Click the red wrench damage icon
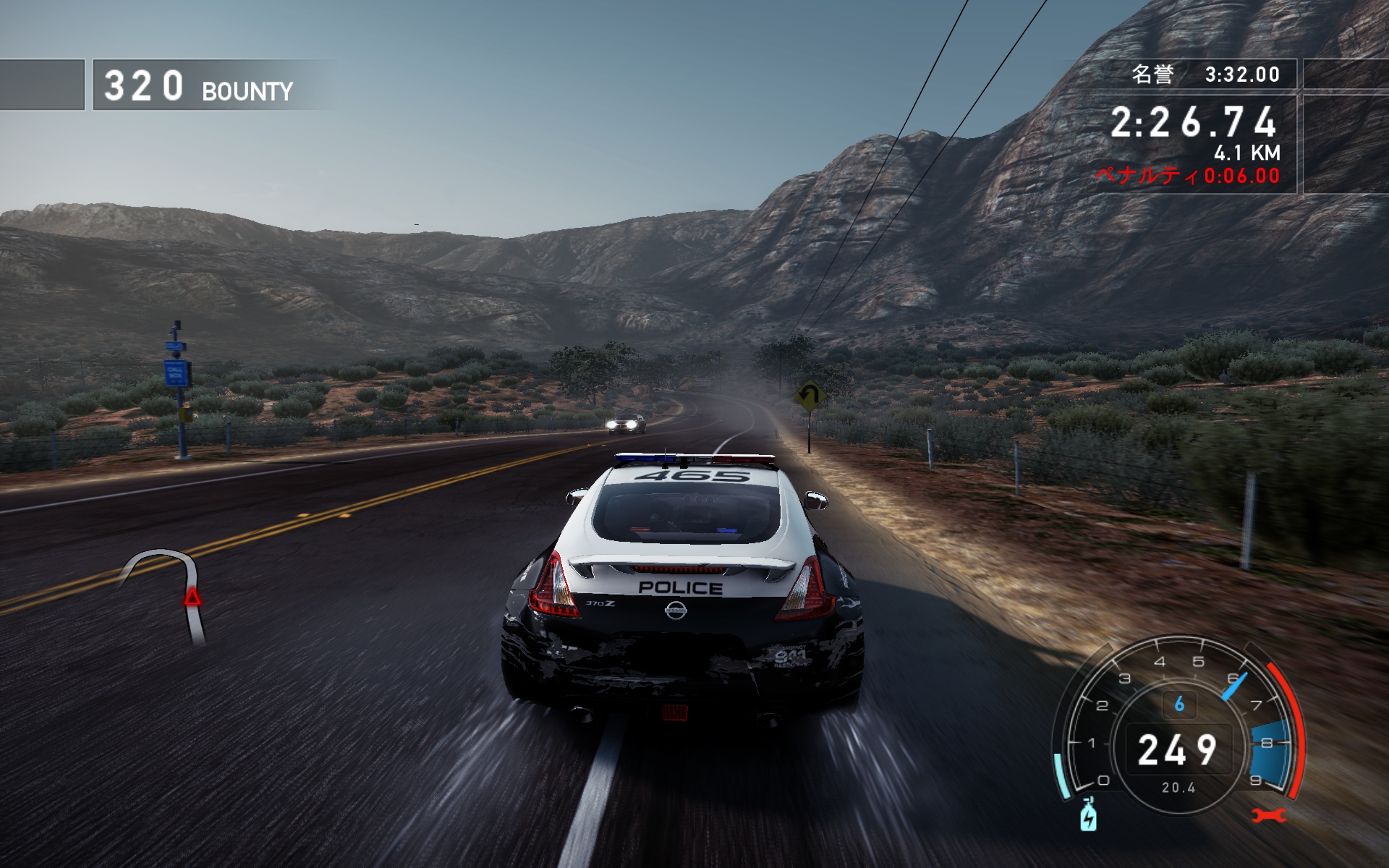This screenshot has height=868, width=1389. tap(1269, 816)
